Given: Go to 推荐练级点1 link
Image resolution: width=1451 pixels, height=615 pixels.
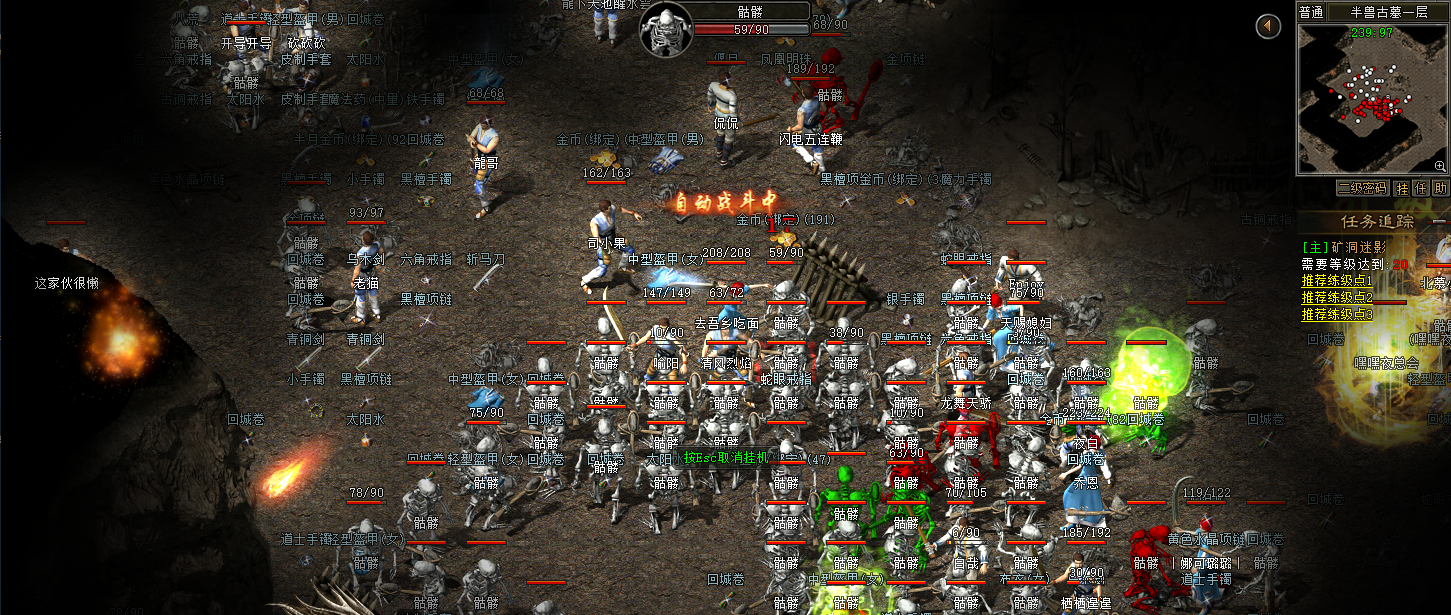Looking at the screenshot, I should point(1337,281).
